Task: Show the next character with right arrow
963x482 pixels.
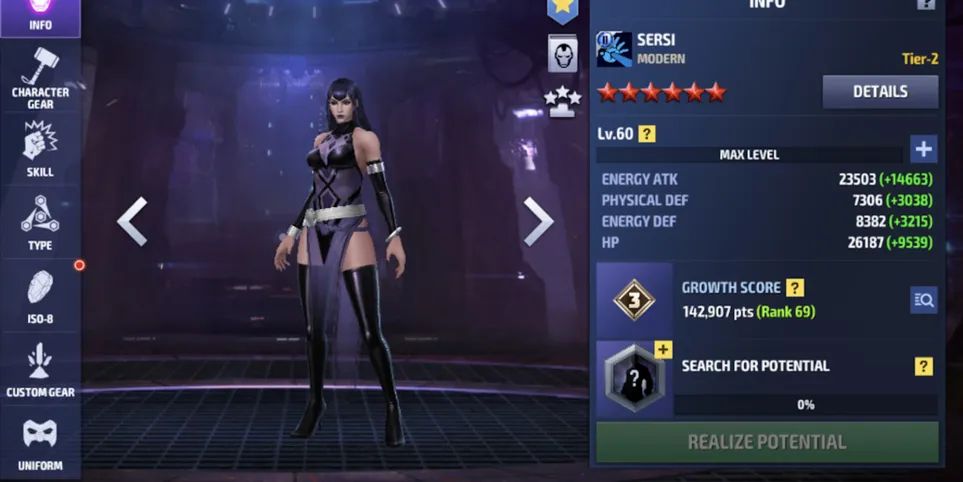Action: (x=538, y=221)
